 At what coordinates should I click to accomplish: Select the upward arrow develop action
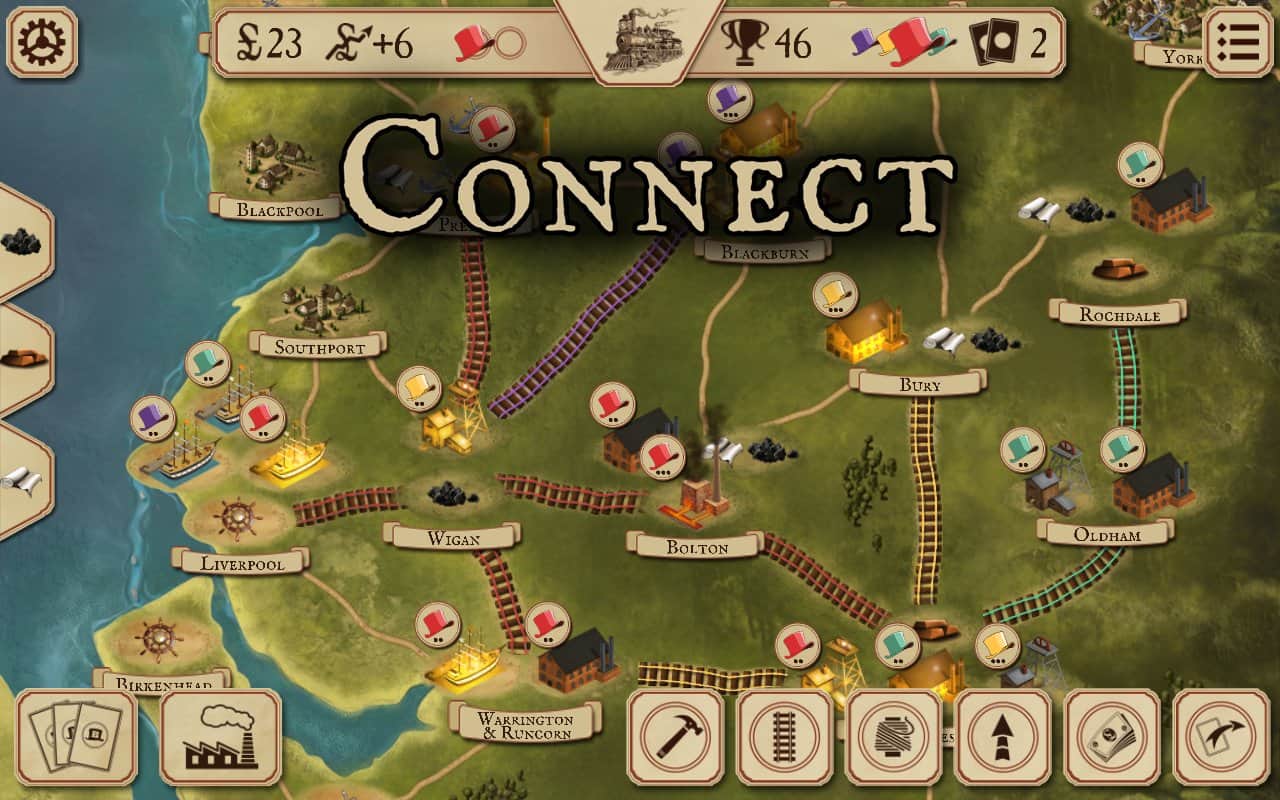(1003, 737)
